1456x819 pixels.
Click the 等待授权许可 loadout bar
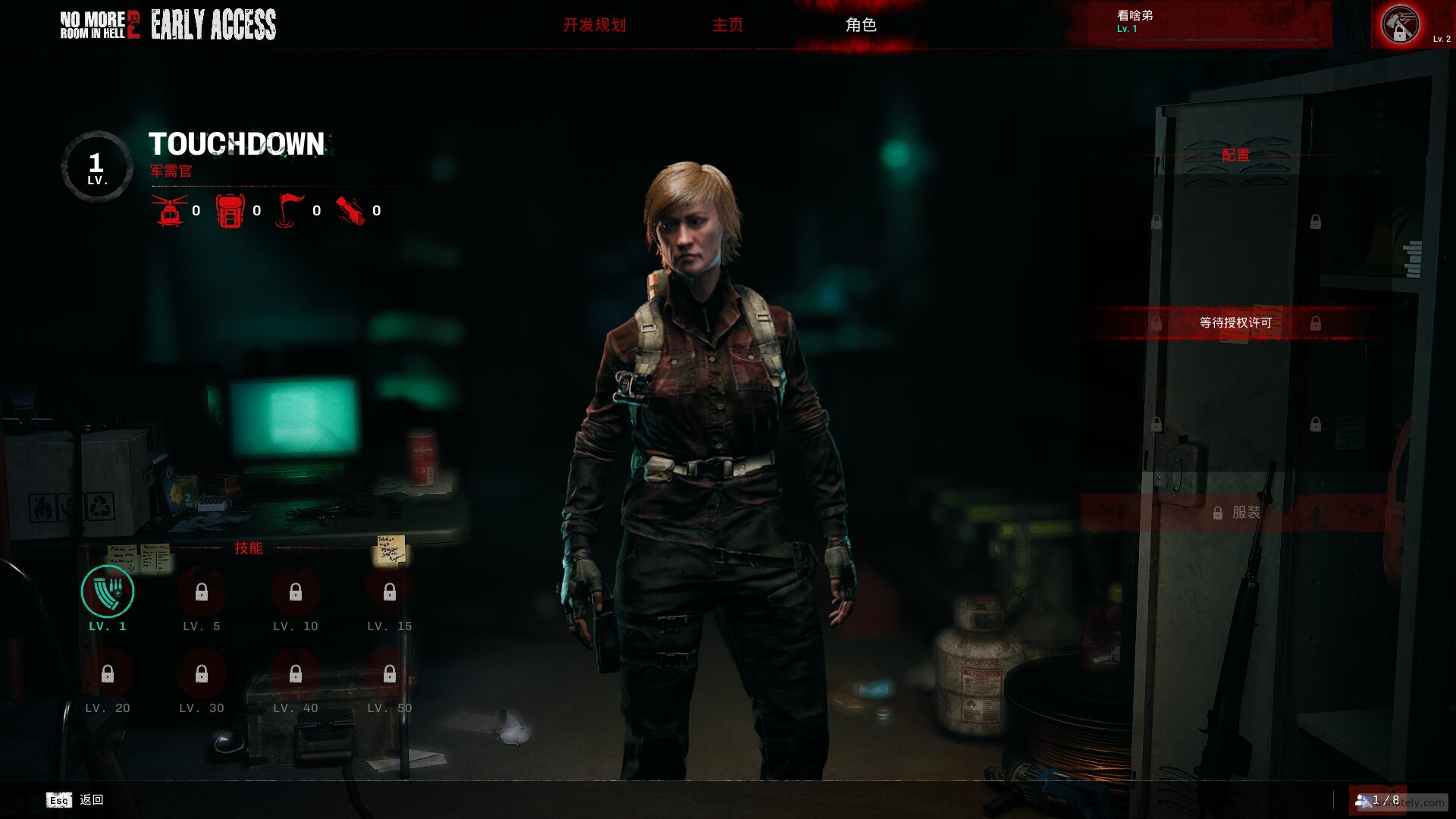(x=1235, y=323)
